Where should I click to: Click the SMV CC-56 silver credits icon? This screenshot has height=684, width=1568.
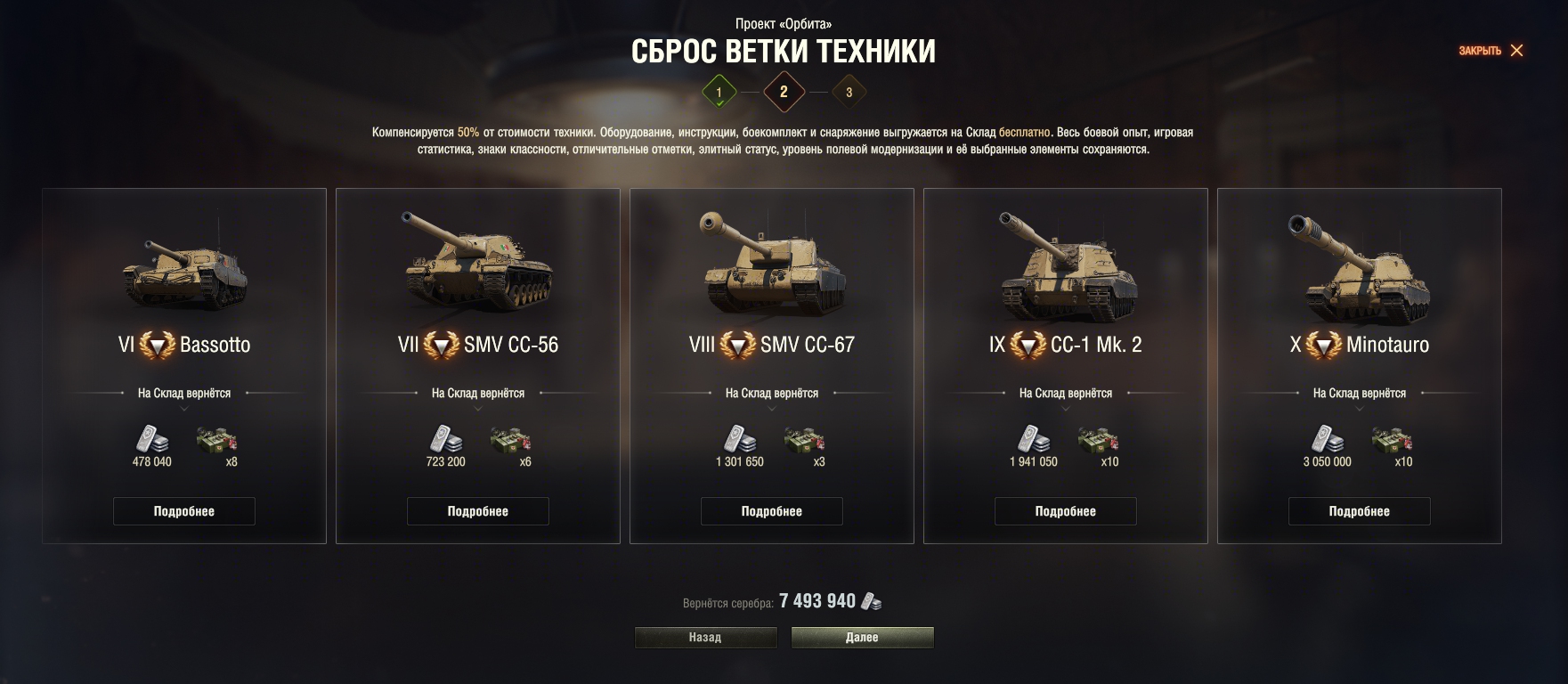point(446,440)
